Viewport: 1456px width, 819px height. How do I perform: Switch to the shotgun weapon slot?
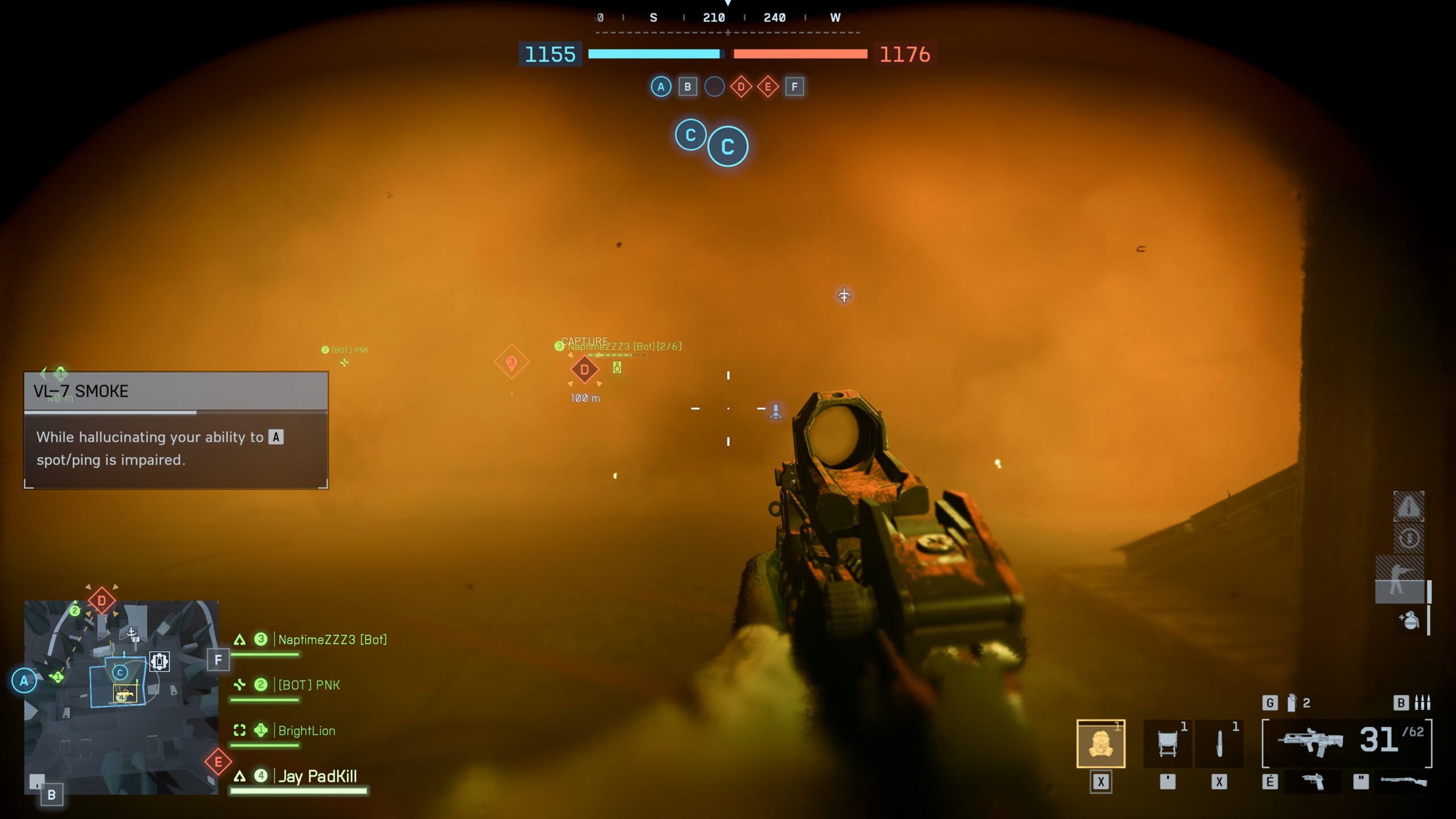(x=1404, y=782)
